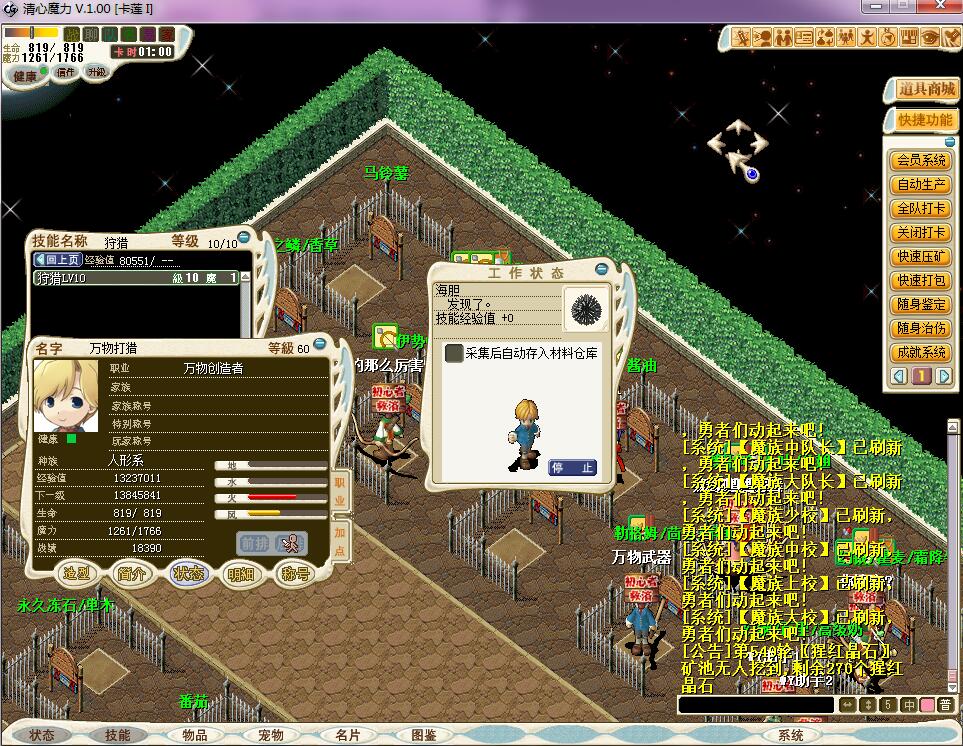Open 物品 items from bottom bar
Viewport: 963px width, 746px height.
point(195,735)
